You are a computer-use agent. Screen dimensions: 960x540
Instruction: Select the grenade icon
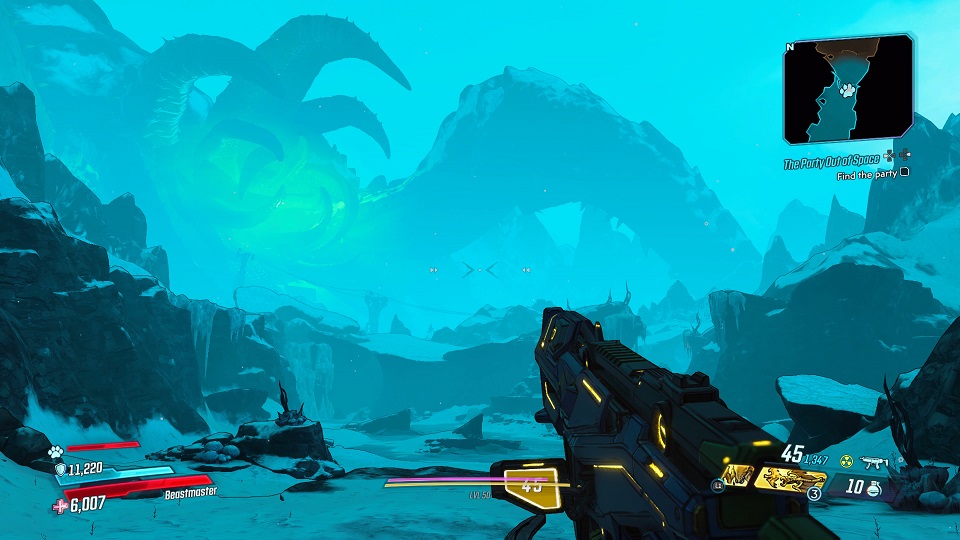pyautogui.click(x=873, y=490)
